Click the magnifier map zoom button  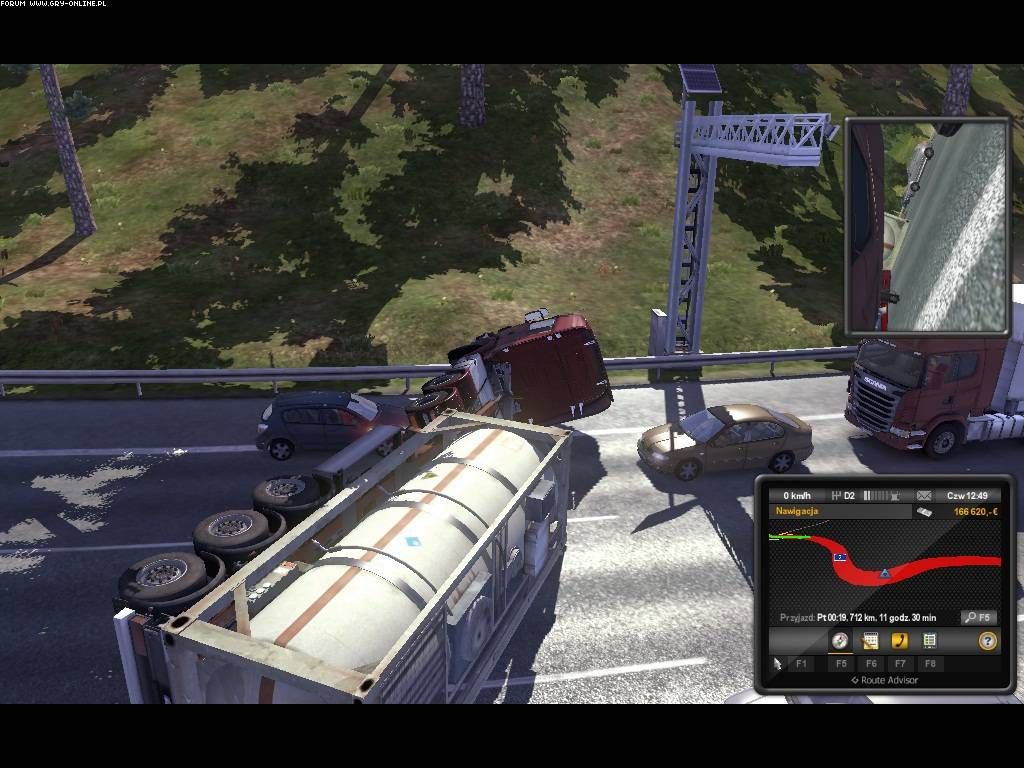coord(977,617)
